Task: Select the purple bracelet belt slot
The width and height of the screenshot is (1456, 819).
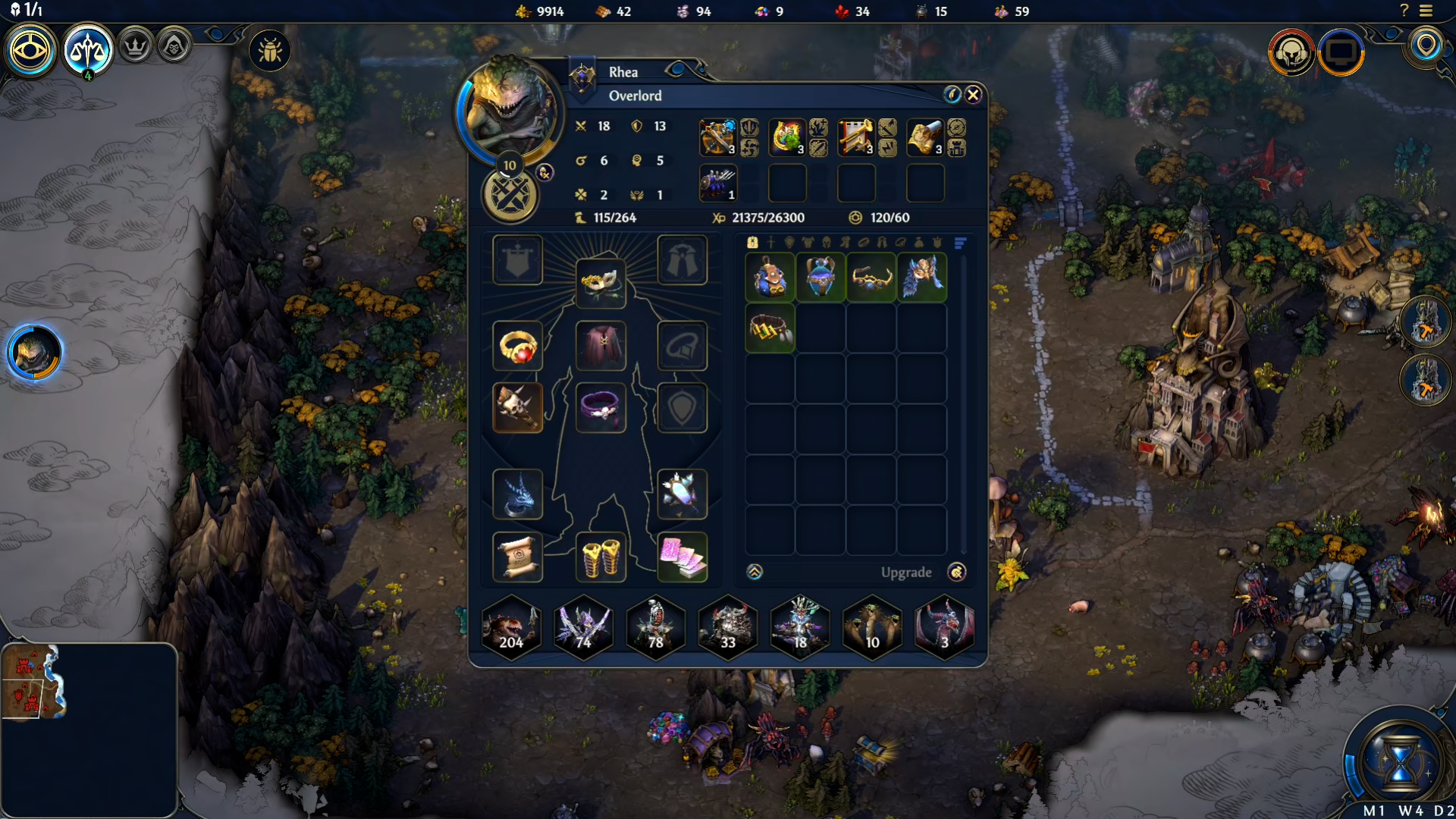Action: 601,408
